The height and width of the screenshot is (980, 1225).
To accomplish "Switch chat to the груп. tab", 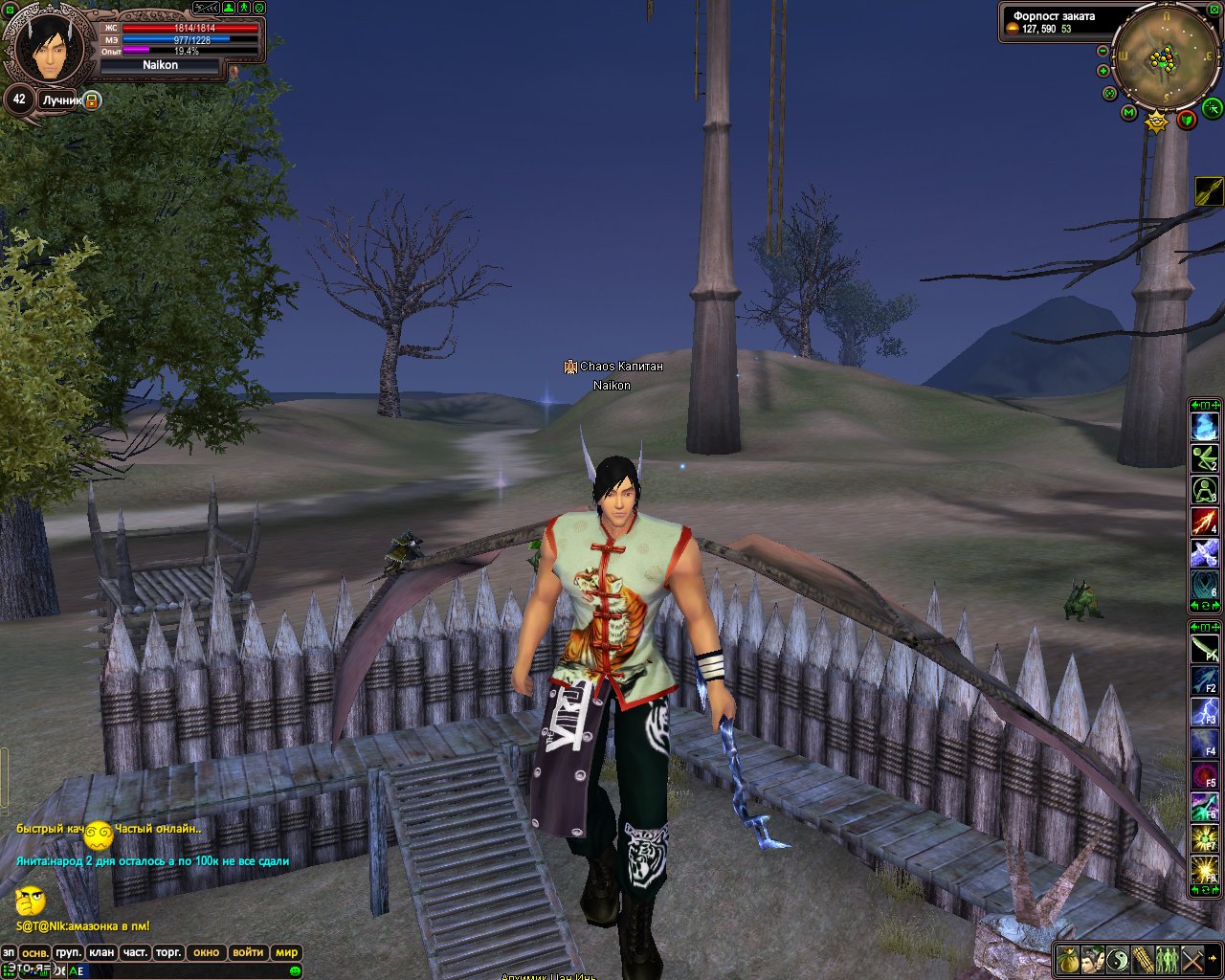I will 68,953.
